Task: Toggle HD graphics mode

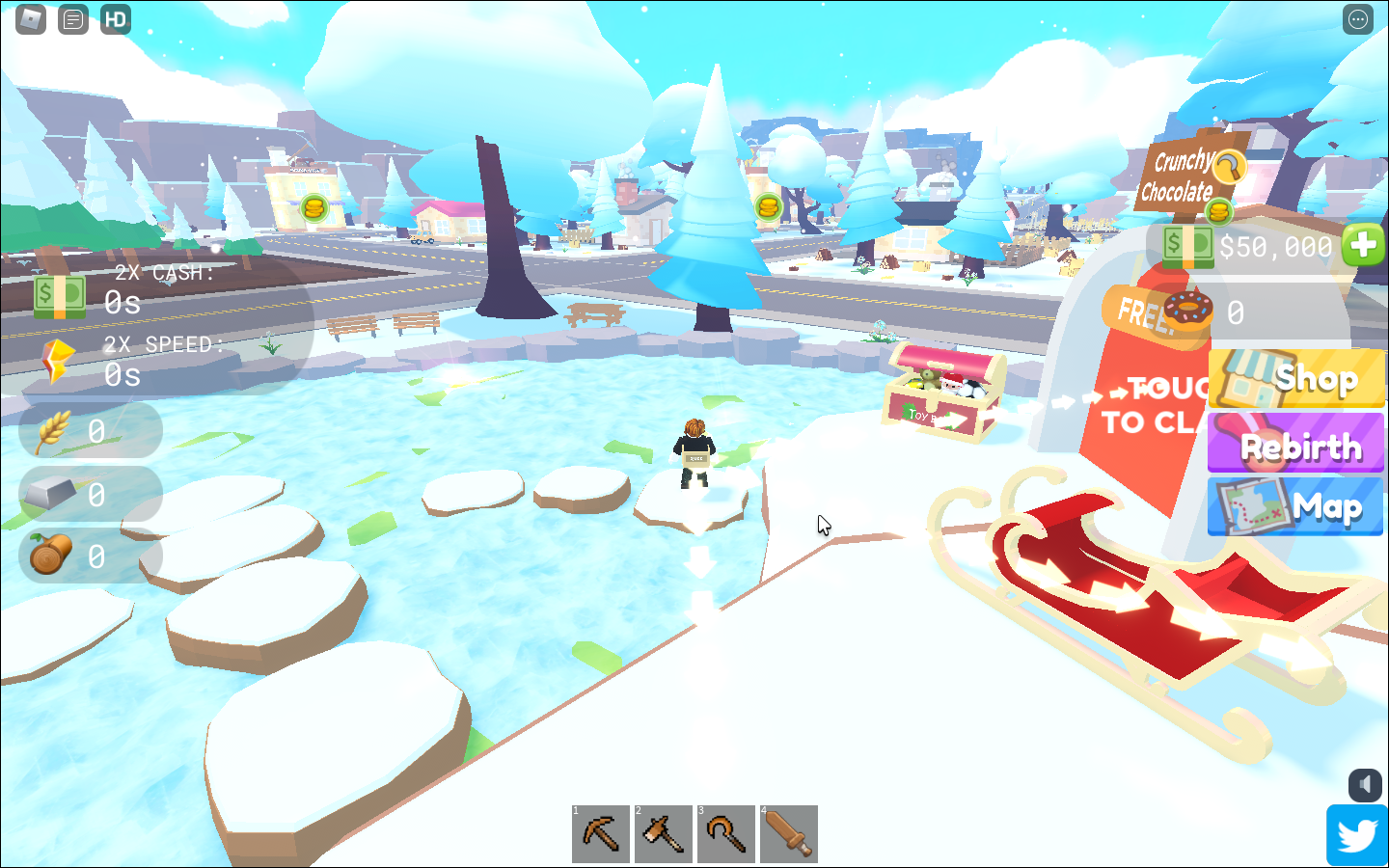Action: [116, 18]
